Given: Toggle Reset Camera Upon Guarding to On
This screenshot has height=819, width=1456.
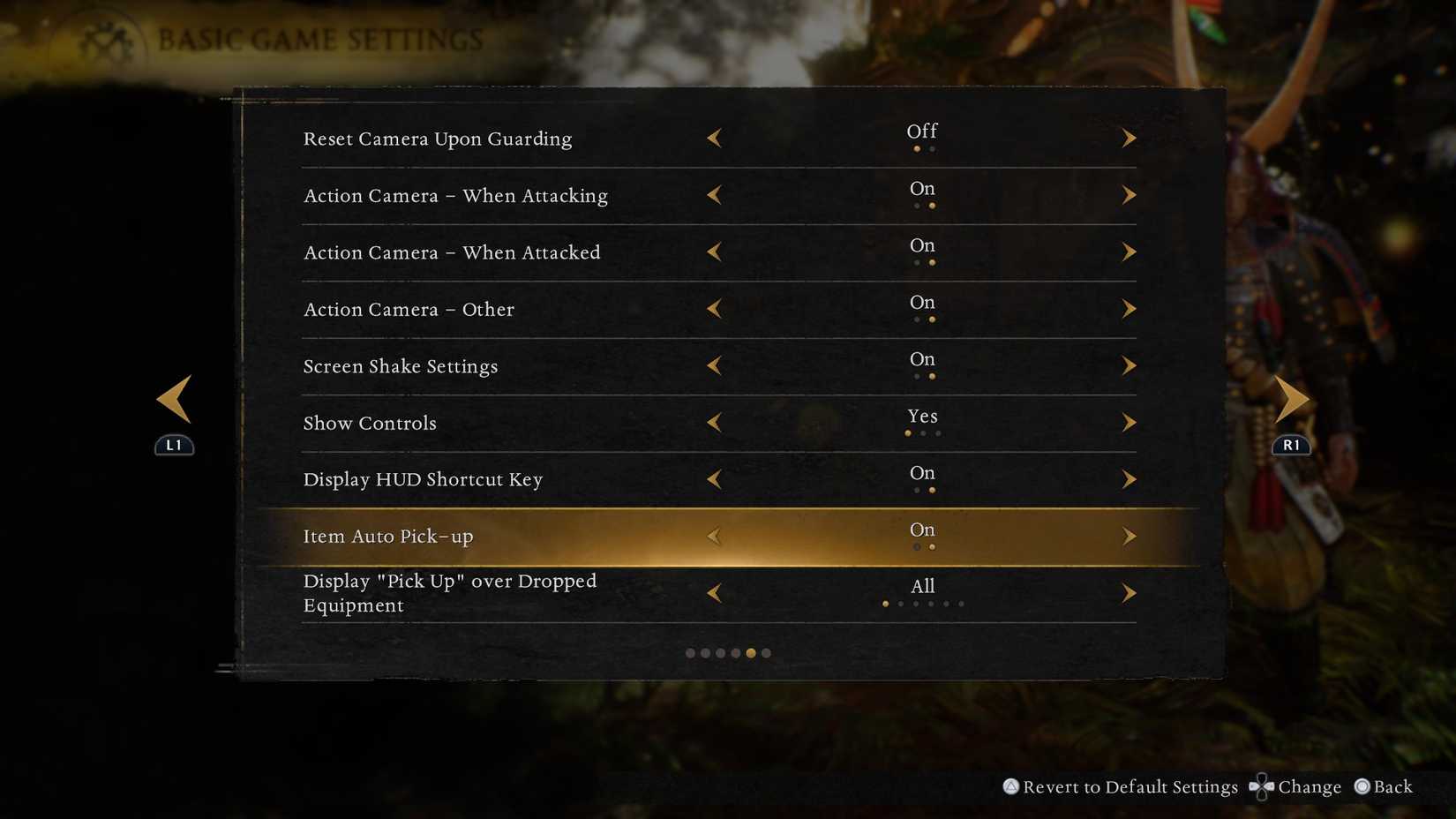Looking at the screenshot, I should pos(1130,138).
